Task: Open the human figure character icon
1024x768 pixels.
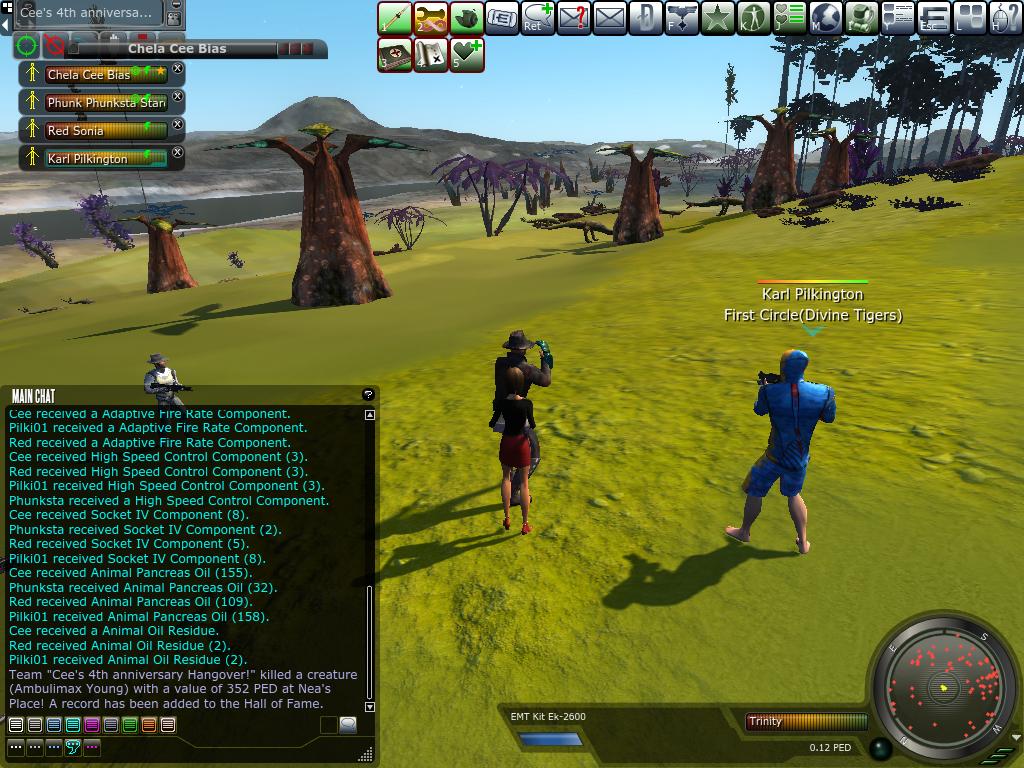Action: pyautogui.click(x=753, y=19)
